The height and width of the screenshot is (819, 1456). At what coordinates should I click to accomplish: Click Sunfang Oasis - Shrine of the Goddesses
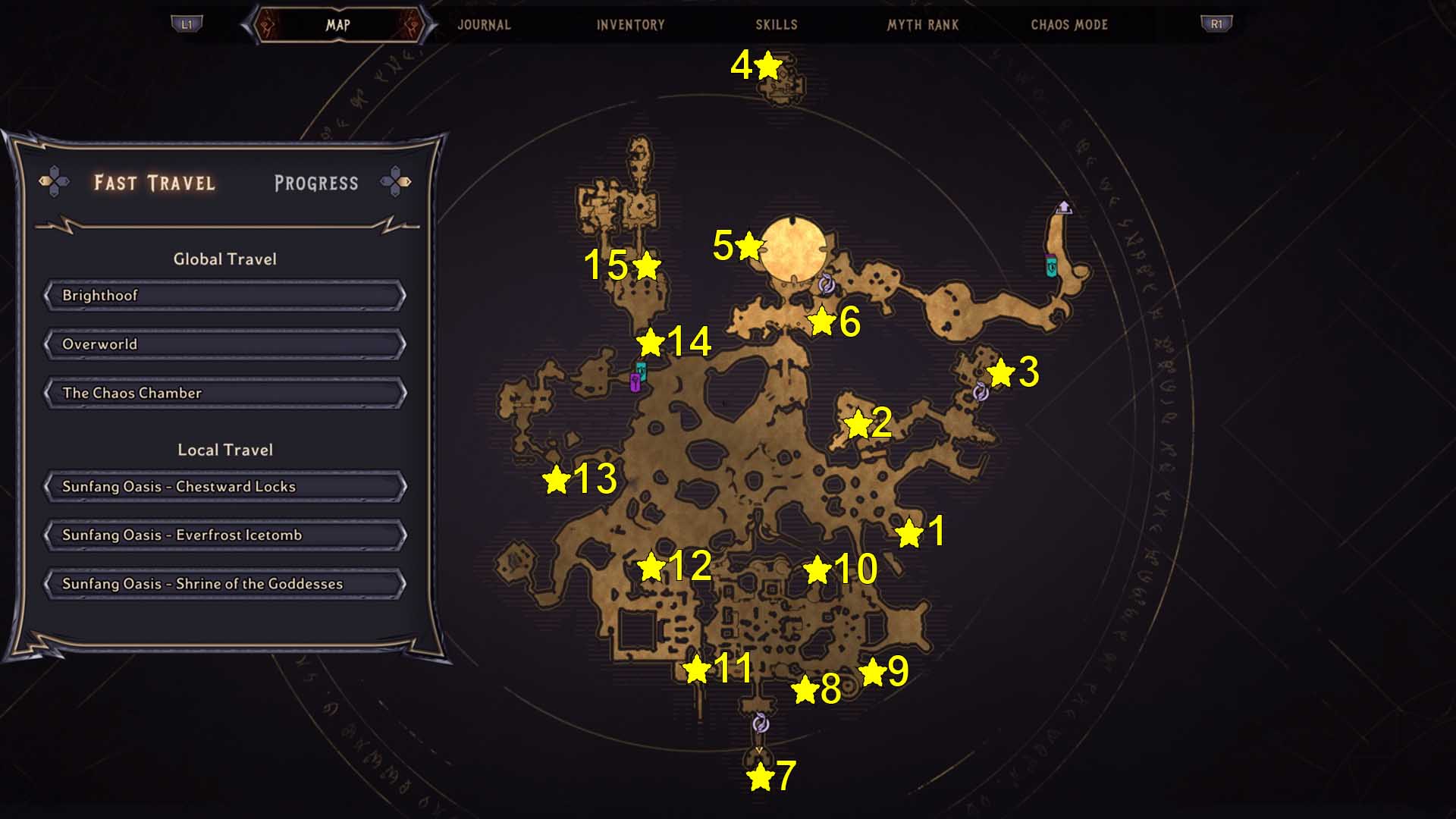224,584
